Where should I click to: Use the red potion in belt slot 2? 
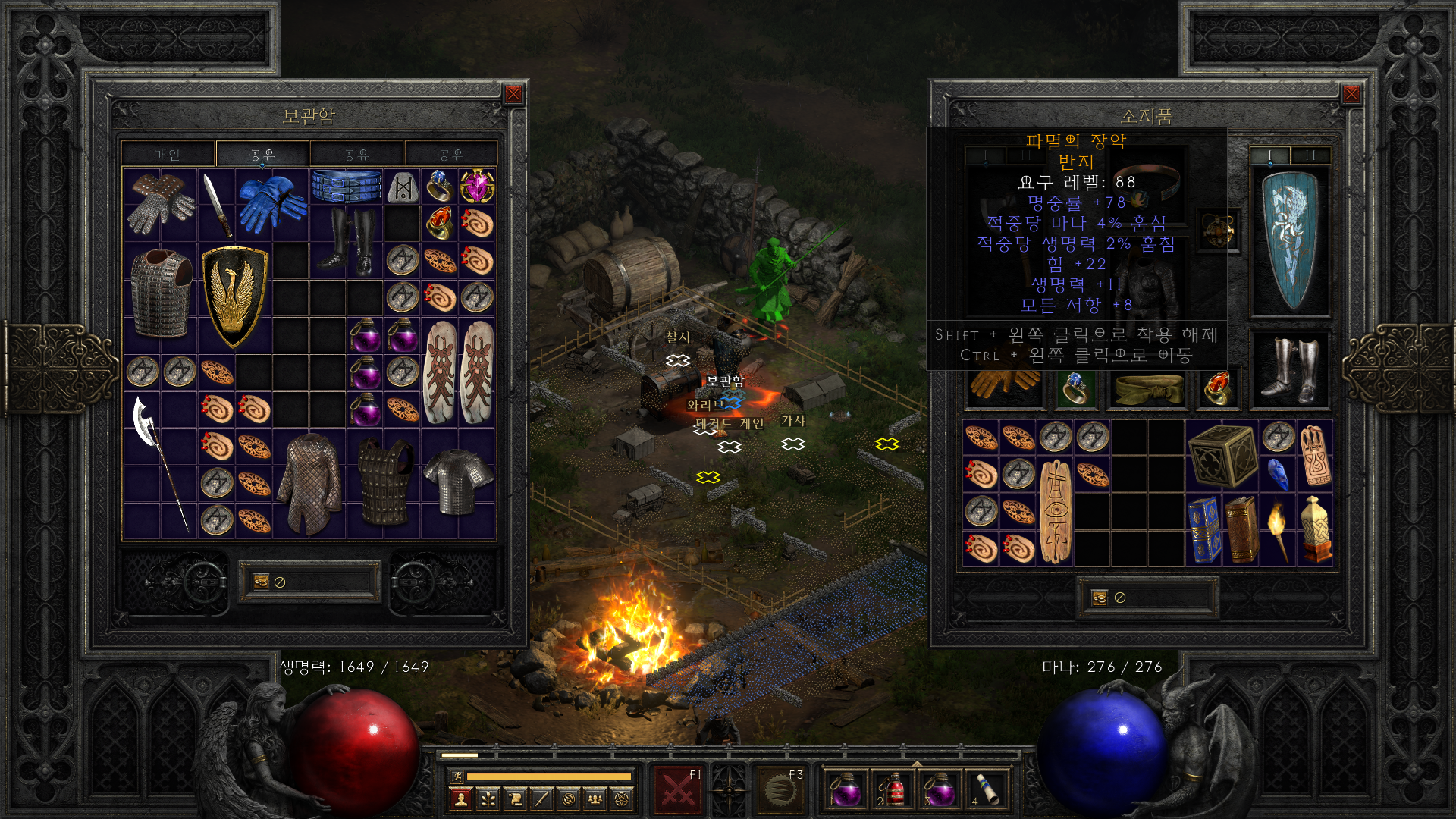(892, 789)
